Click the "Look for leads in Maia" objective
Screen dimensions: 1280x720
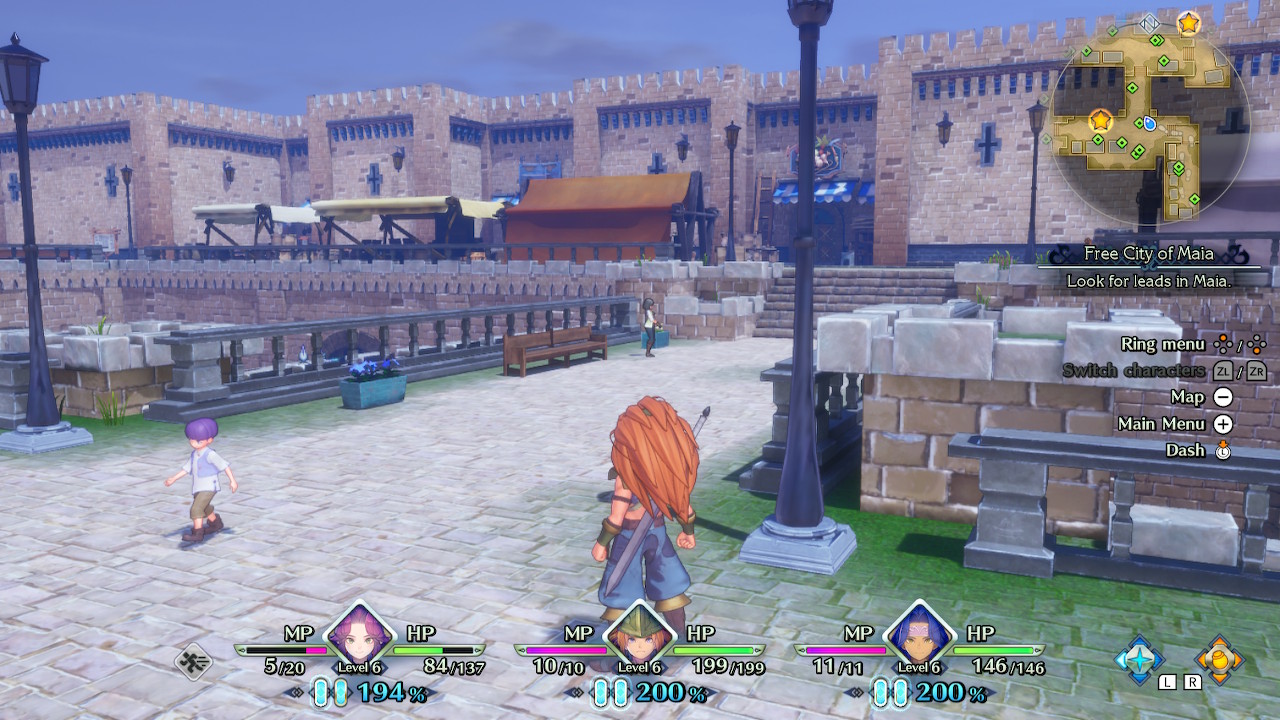point(1148,281)
